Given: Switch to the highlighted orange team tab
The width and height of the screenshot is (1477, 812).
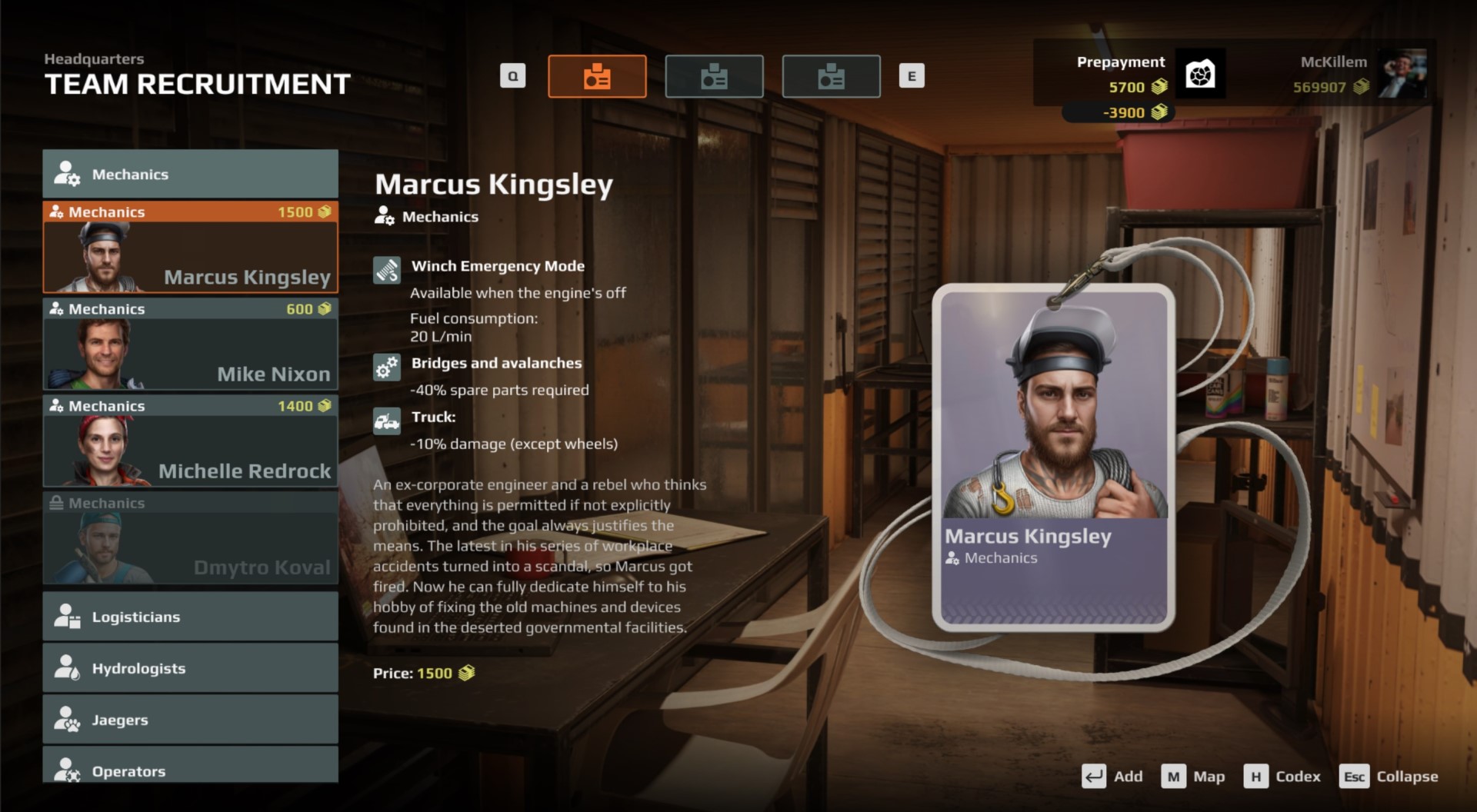Looking at the screenshot, I should click(x=597, y=77).
